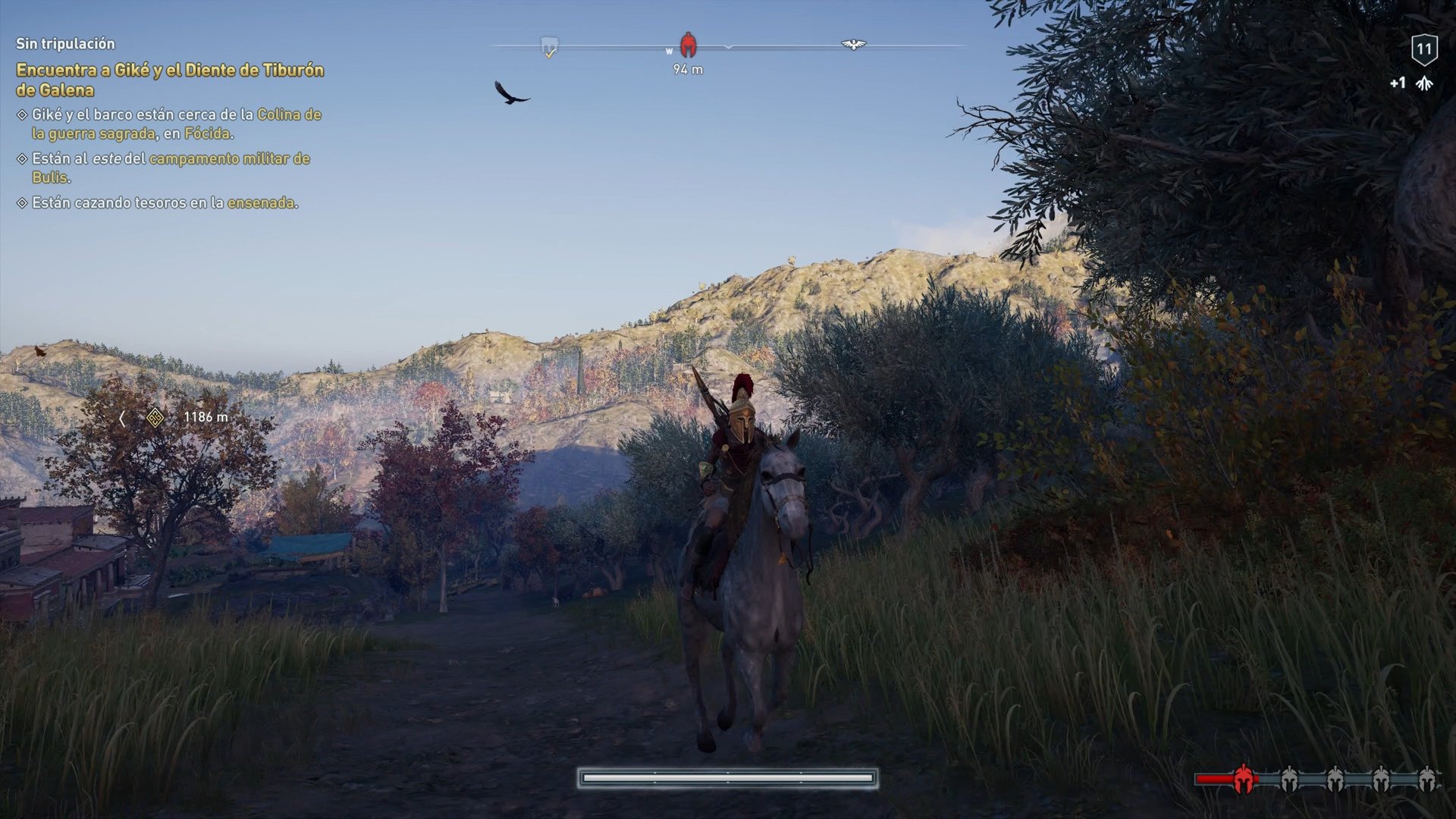The width and height of the screenshot is (1456, 819).
Task: Click the campamento militar de Bulis link
Action: pos(229,159)
